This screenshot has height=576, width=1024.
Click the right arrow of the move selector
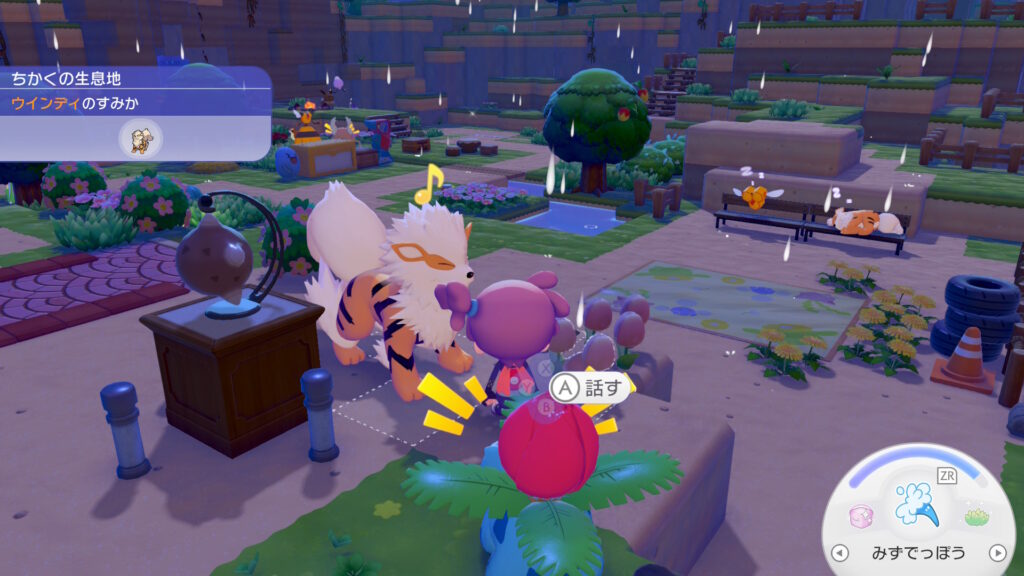click(996, 553)
